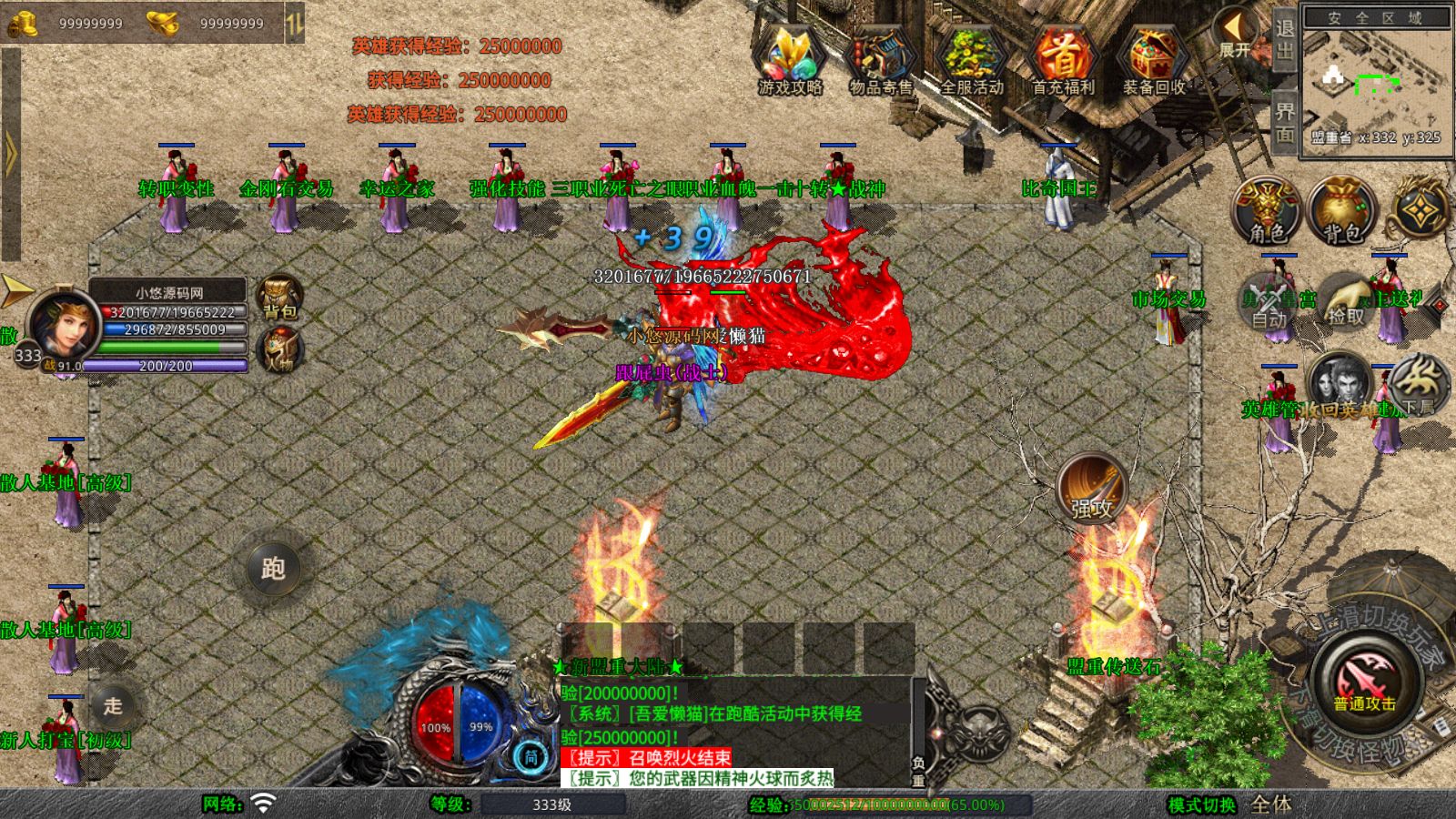This screenshot has height=819, width=1456.
Task: Switch movement to 跑 run mode
Action: pyautogui.click(x=273, y=569)
